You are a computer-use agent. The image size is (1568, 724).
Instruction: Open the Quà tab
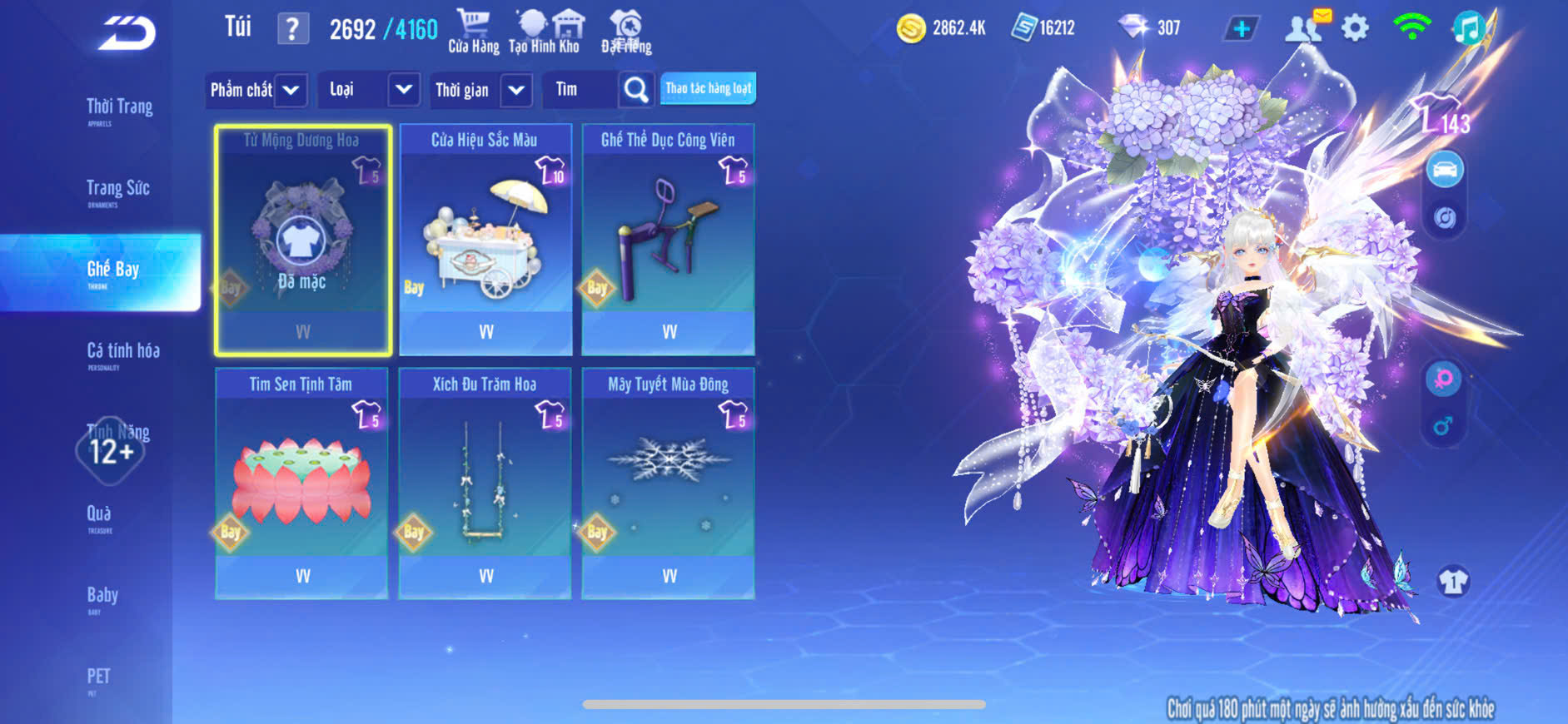pyautogui.click(x=99, y=515)
